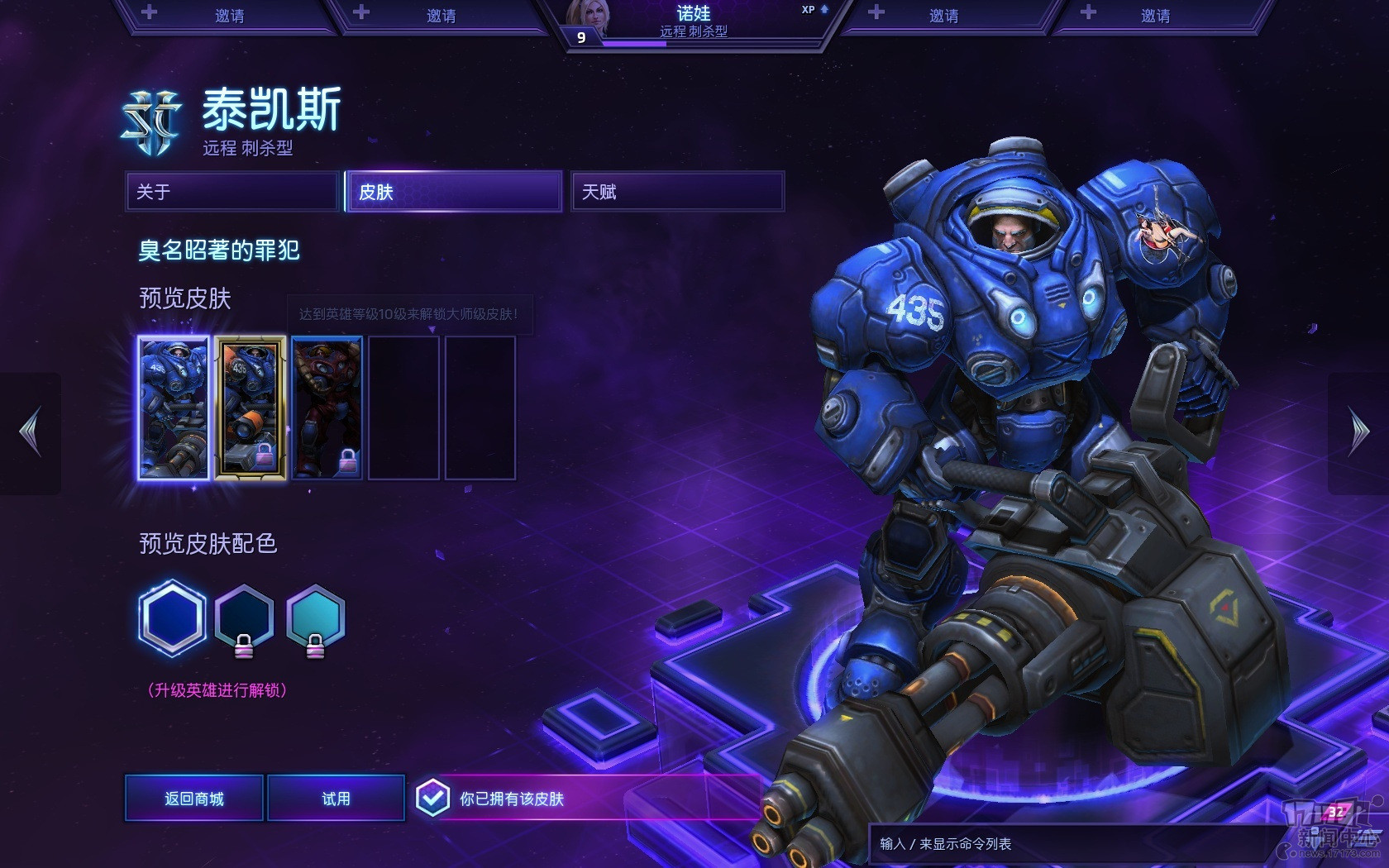This screenshot has height=868, width=1389.
Task: Choose the locked dark navy tint hexagon
Action: coord(244,617)
